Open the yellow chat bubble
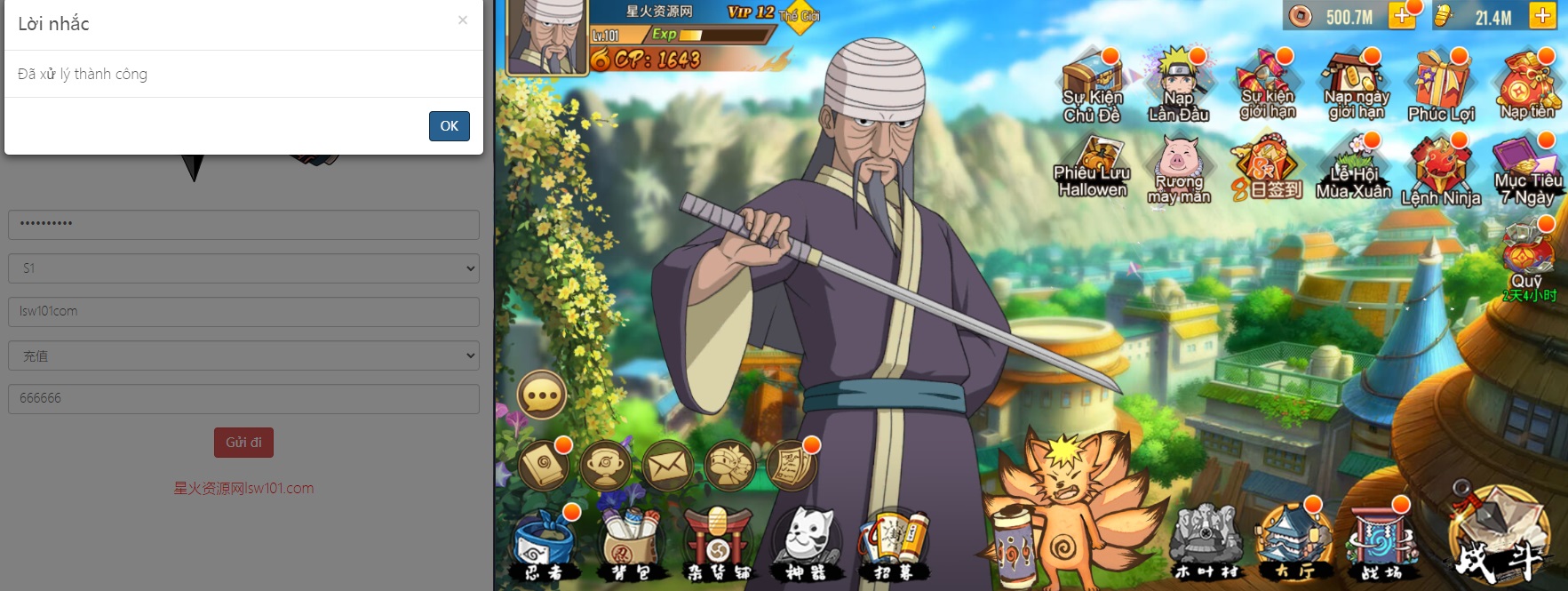The image size is (1568, 591). pos(542,395)
